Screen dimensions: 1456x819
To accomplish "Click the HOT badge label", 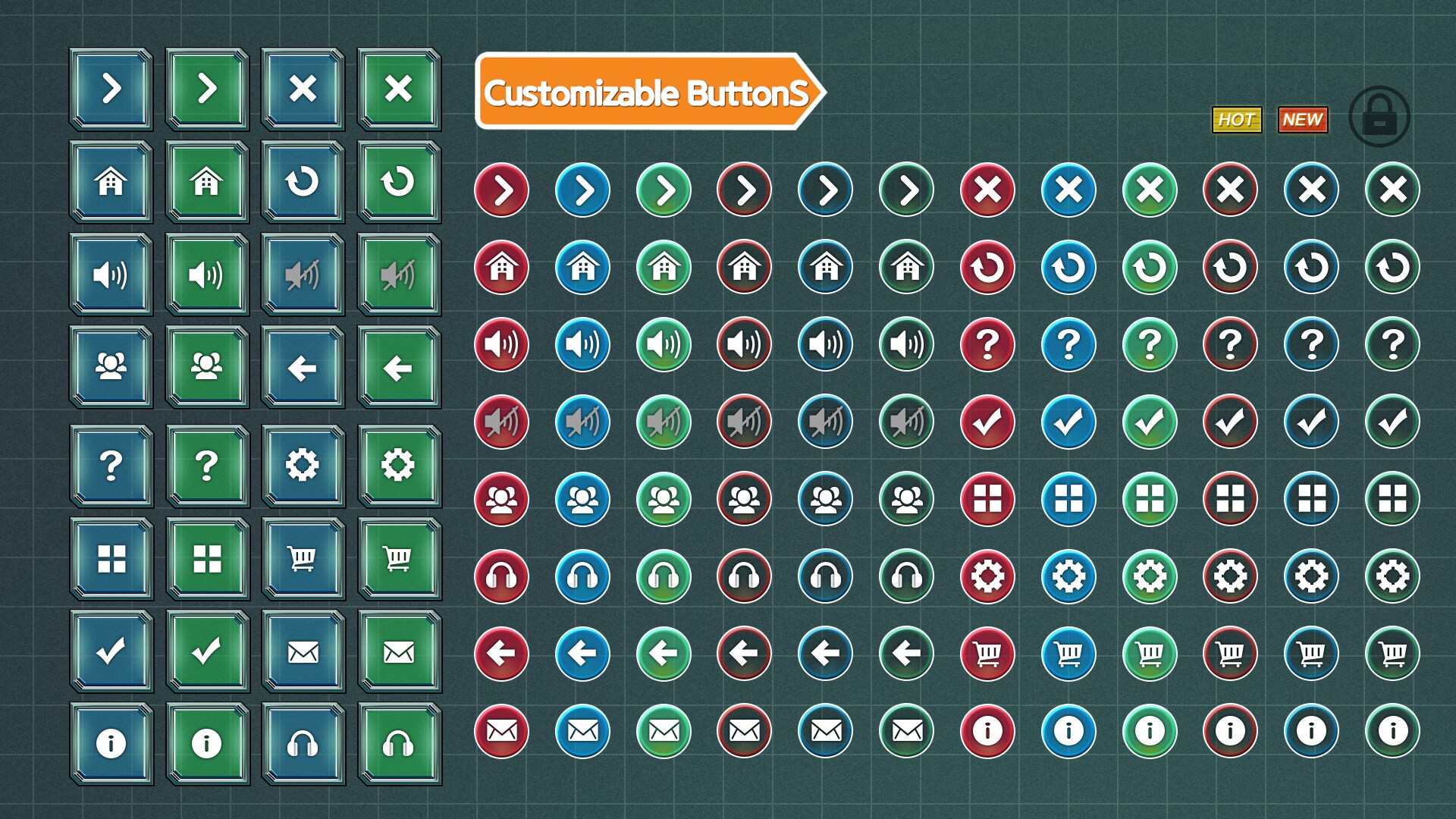I will pyautogui.click(x=1236, y=118).
